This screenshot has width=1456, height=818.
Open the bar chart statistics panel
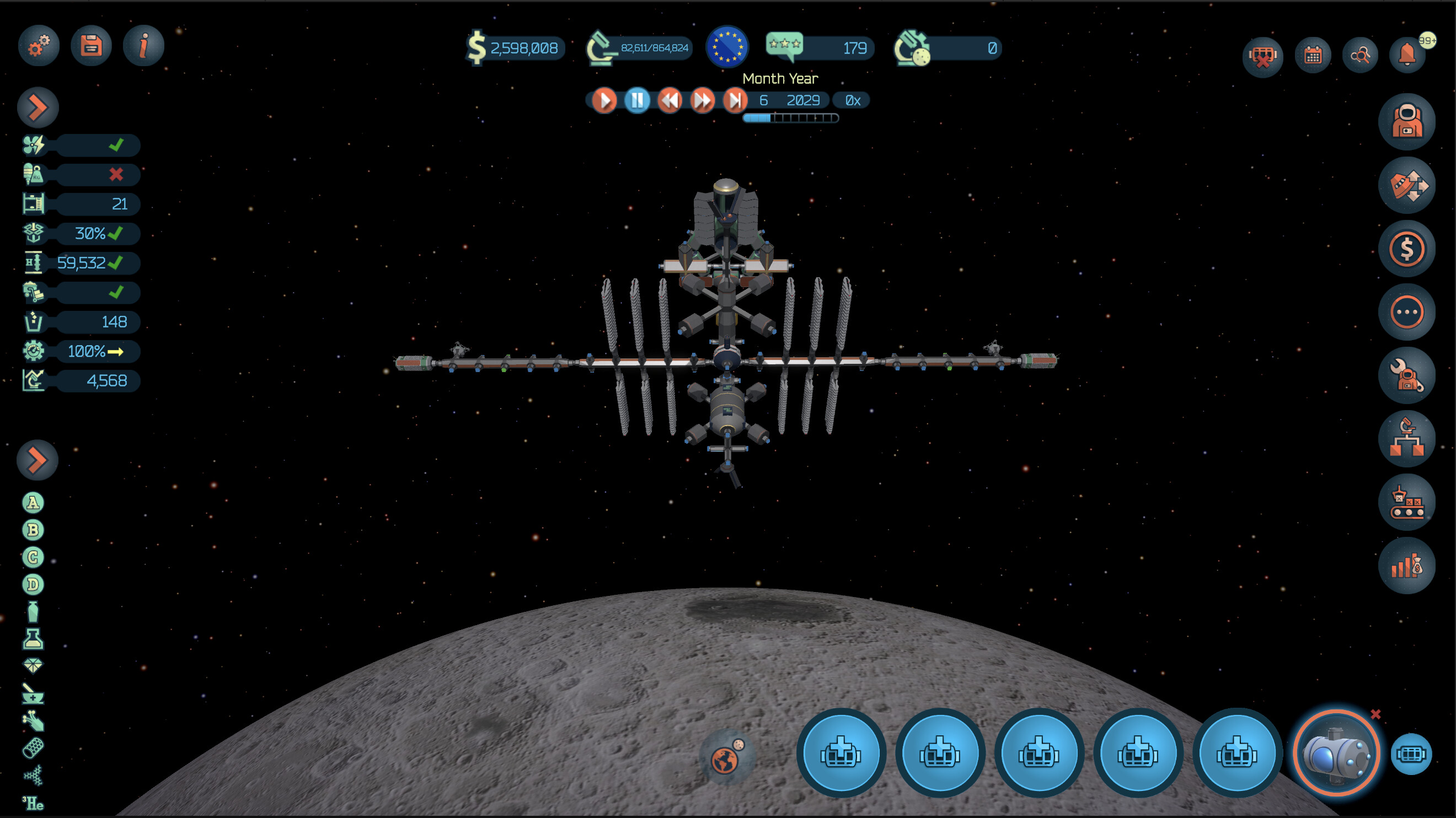pyautogui.click(x=1406, y=566)
